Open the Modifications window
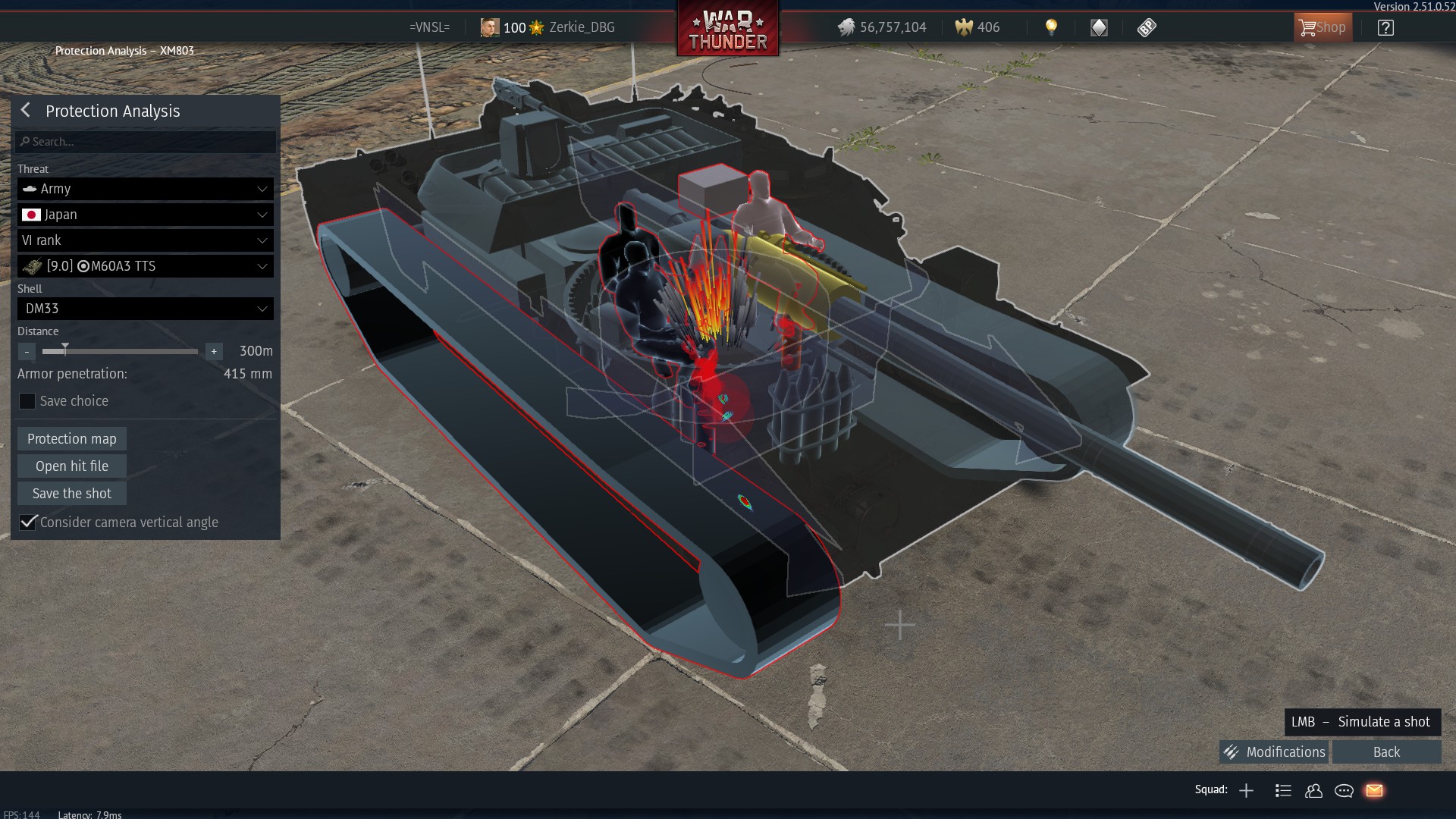Image resolution: width=1456 pixels, height=819 pixels. click(1274, 752)
